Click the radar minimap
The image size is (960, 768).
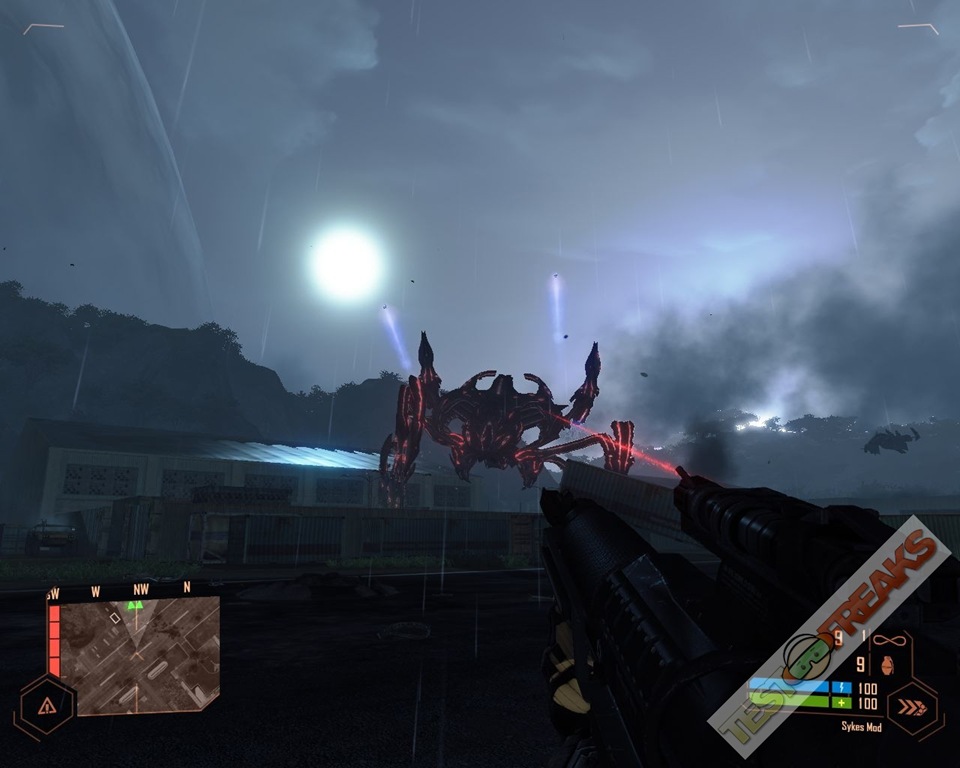137,655
